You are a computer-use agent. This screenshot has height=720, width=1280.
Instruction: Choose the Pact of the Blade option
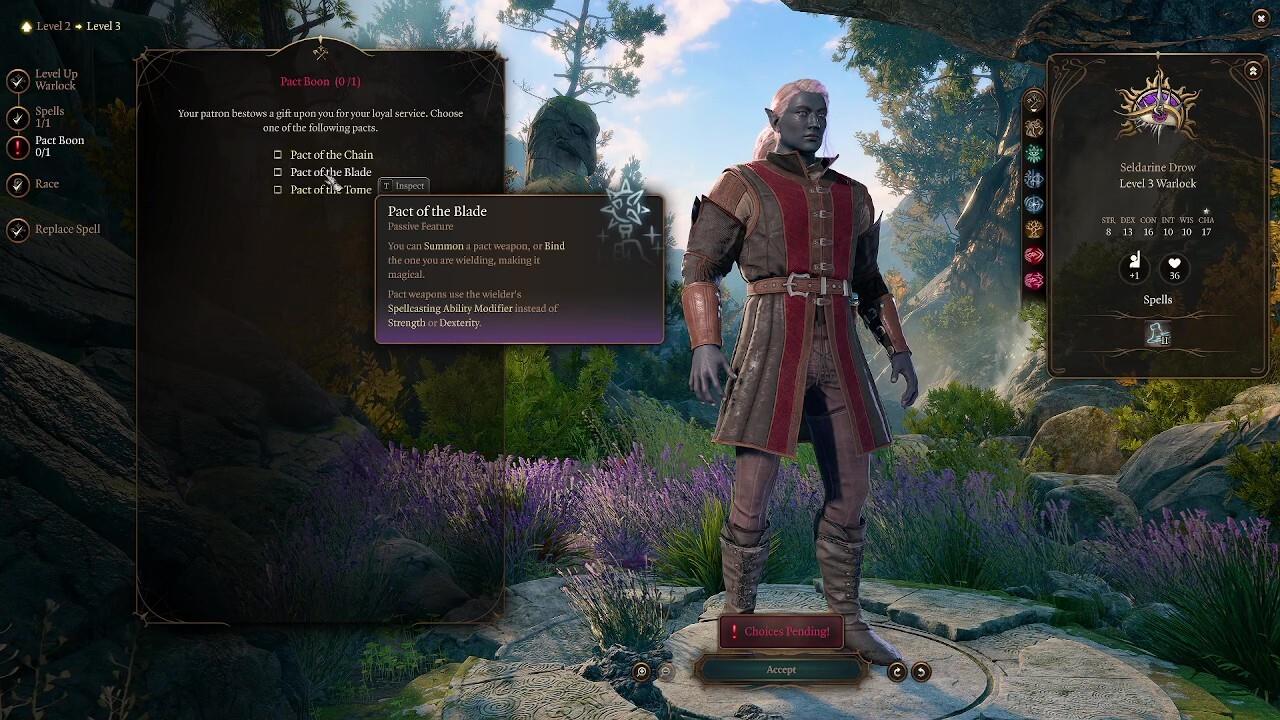point(278,172)
